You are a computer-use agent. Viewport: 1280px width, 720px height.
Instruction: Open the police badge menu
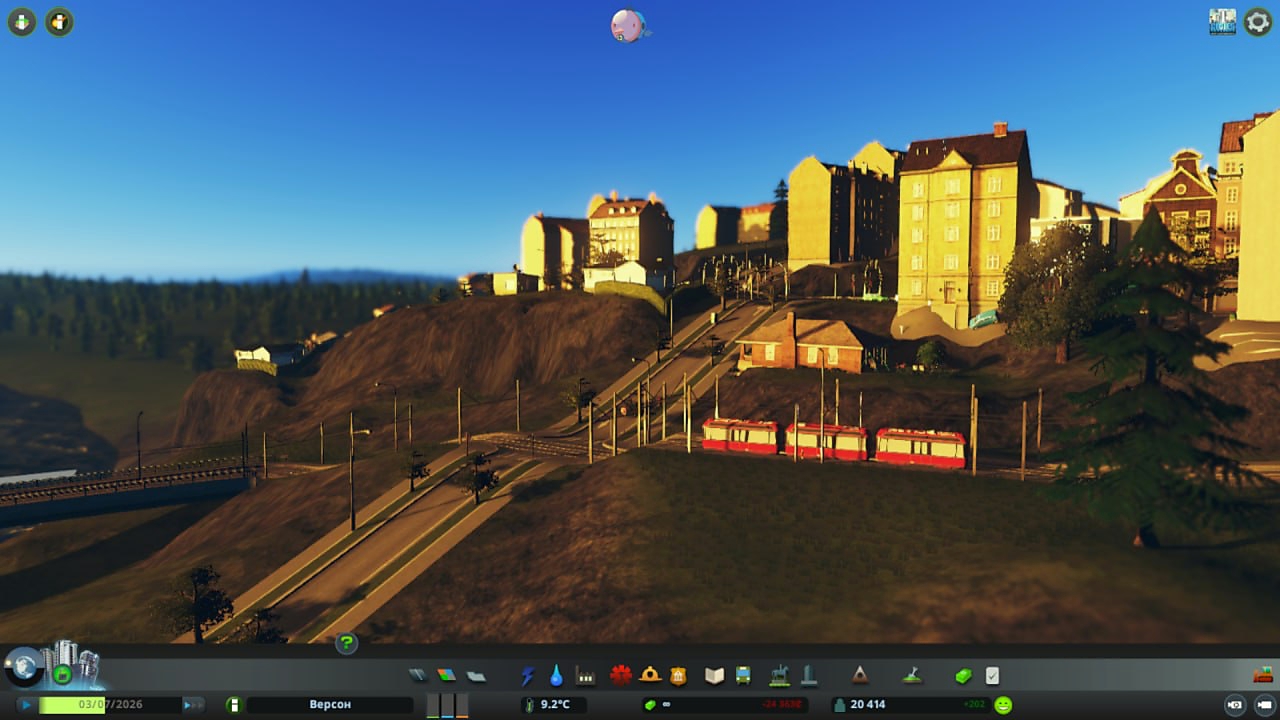click(x=678, y=676)
